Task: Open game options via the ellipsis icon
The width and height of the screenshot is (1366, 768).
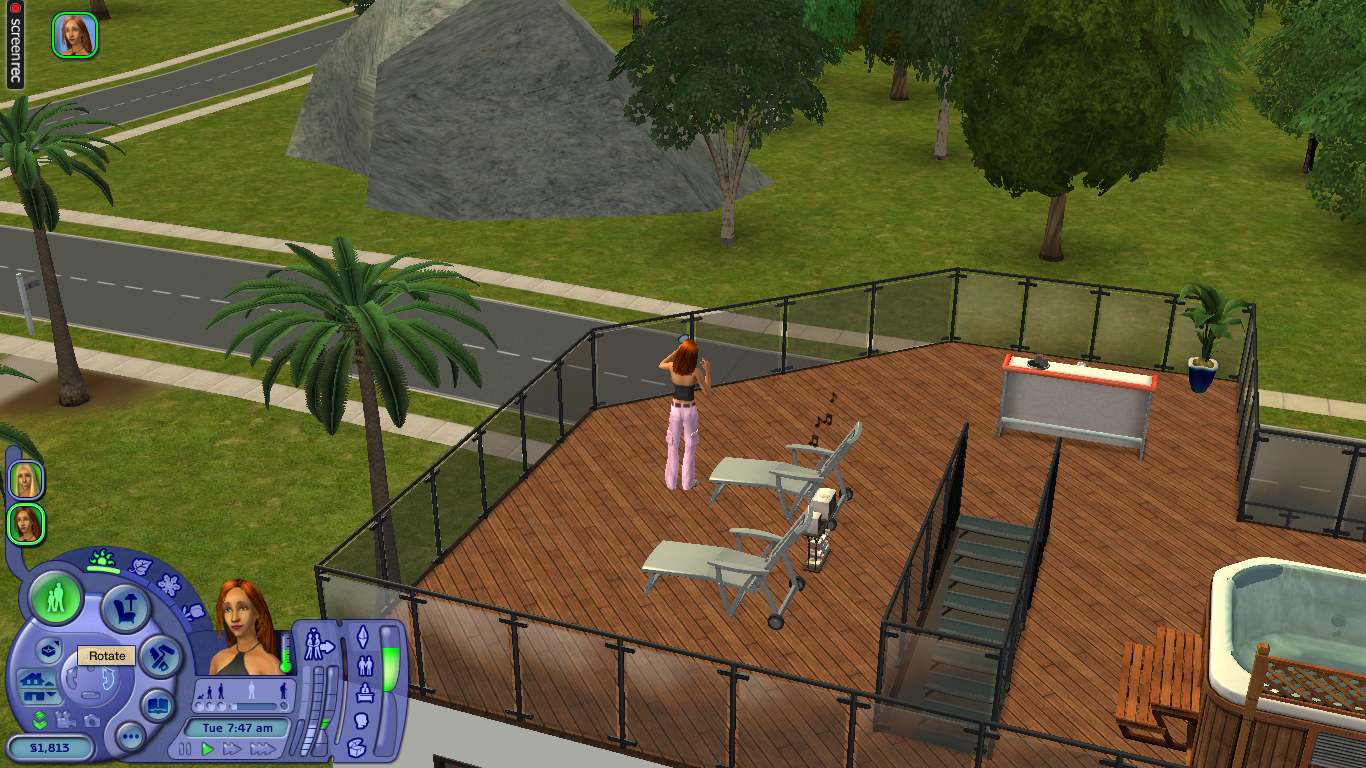Action: (x=131, y=735)
